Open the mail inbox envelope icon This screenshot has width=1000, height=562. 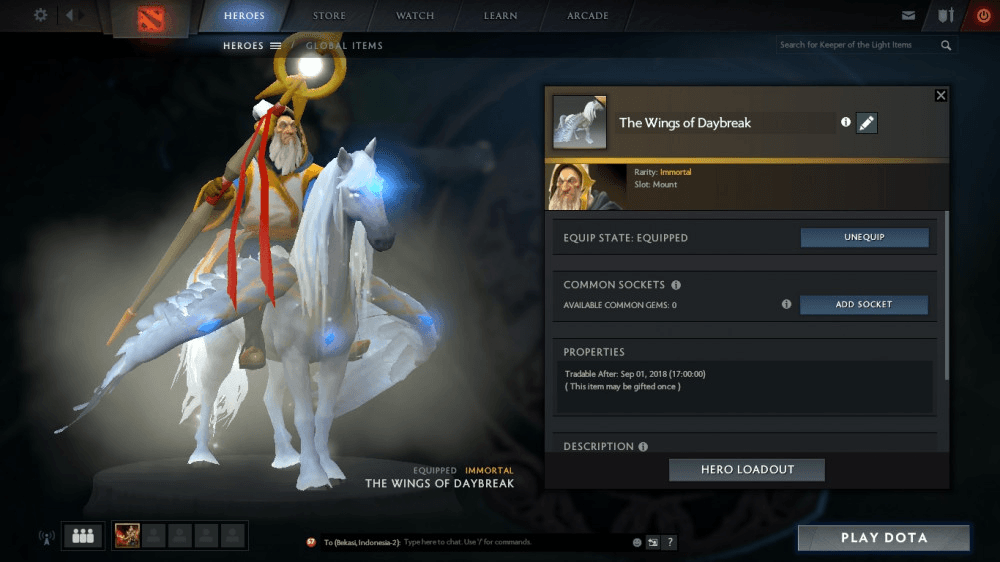coord(908,16)
